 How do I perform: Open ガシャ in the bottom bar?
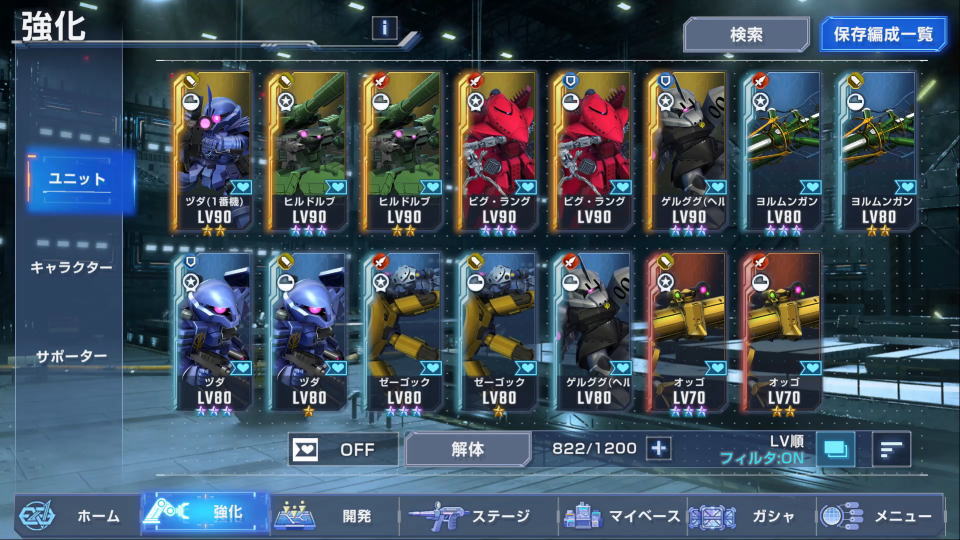748,516
